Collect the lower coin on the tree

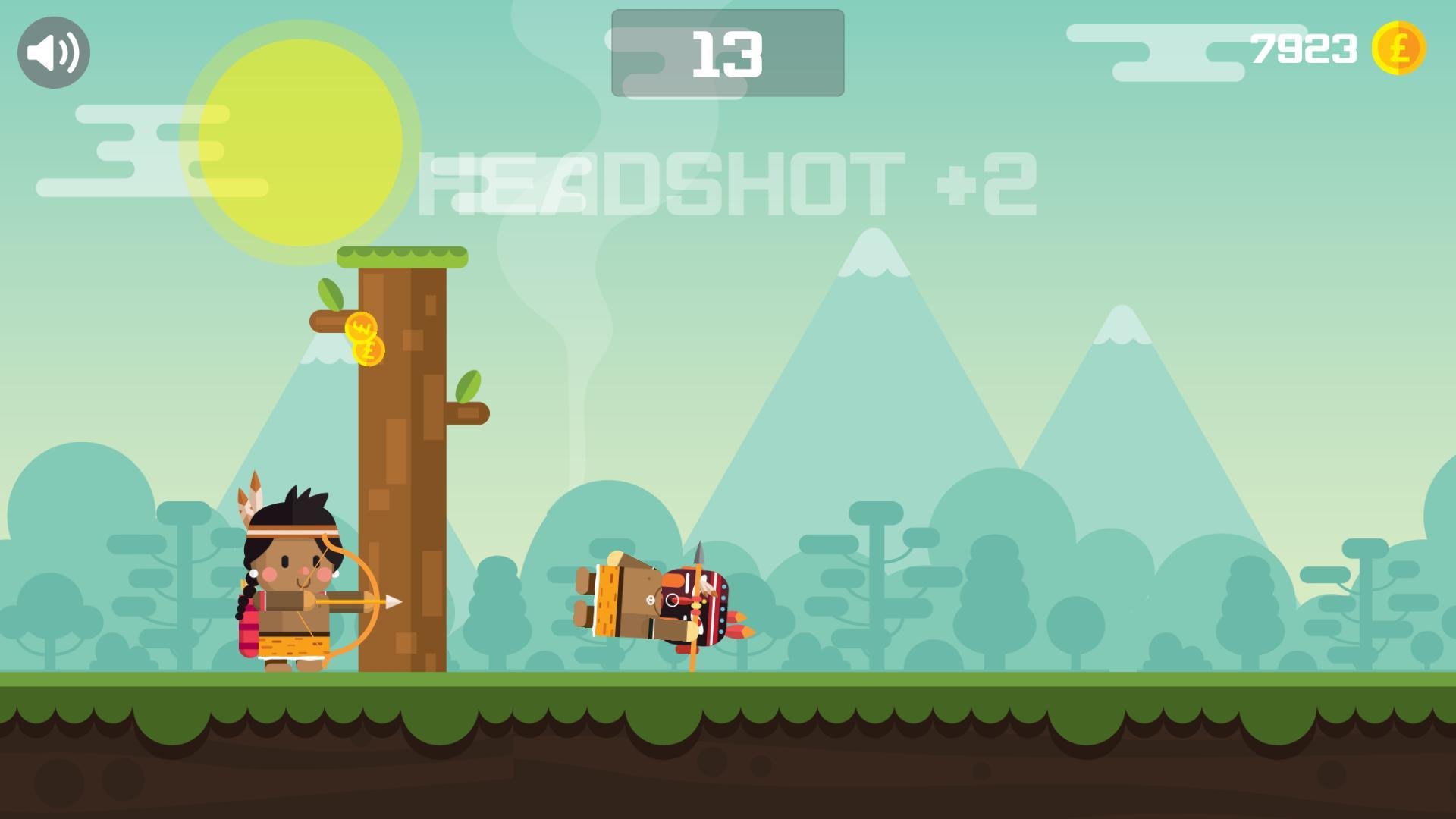point(370,352)
